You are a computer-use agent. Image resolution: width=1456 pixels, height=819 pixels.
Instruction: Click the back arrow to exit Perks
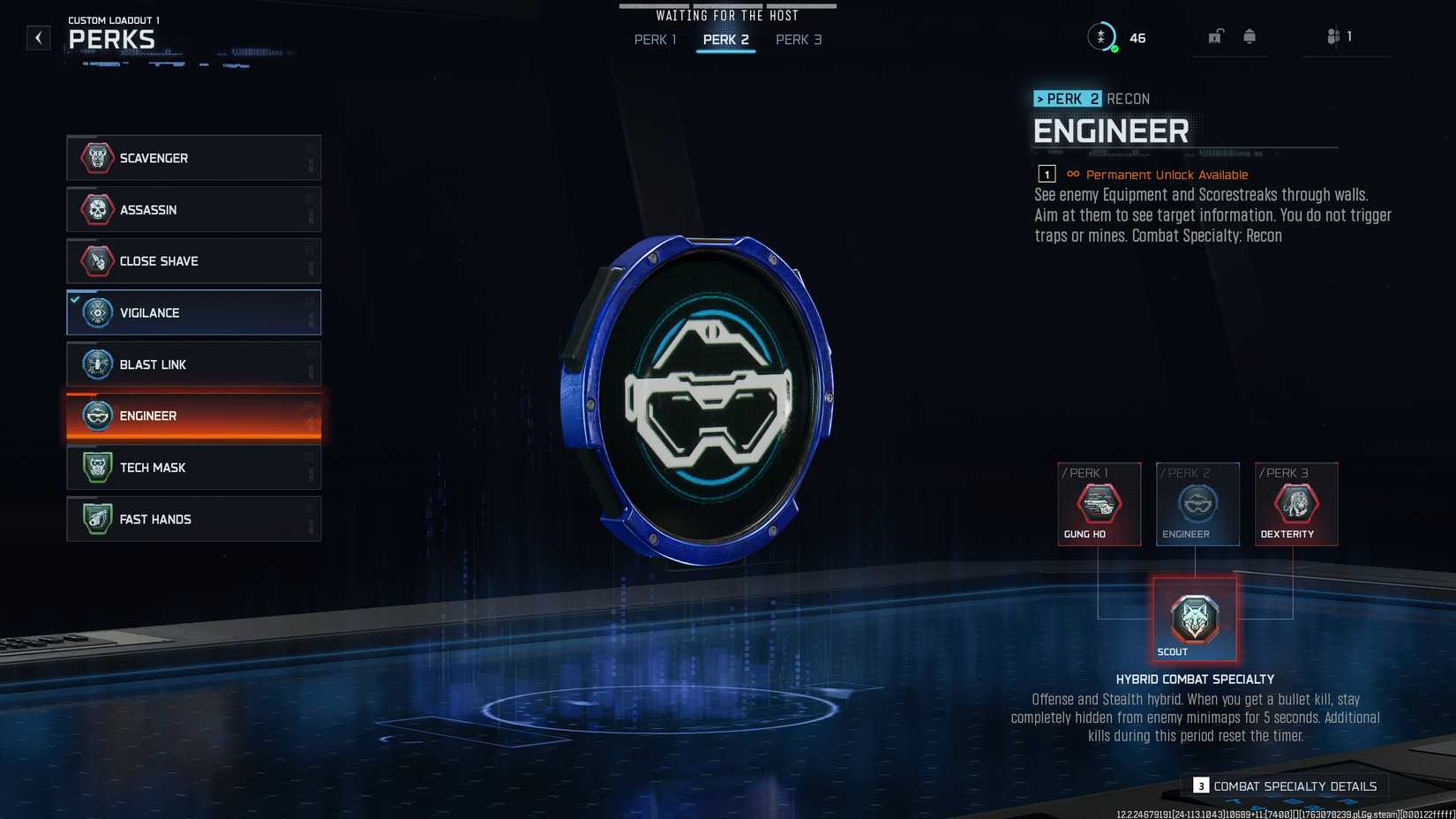pos(37,37)
